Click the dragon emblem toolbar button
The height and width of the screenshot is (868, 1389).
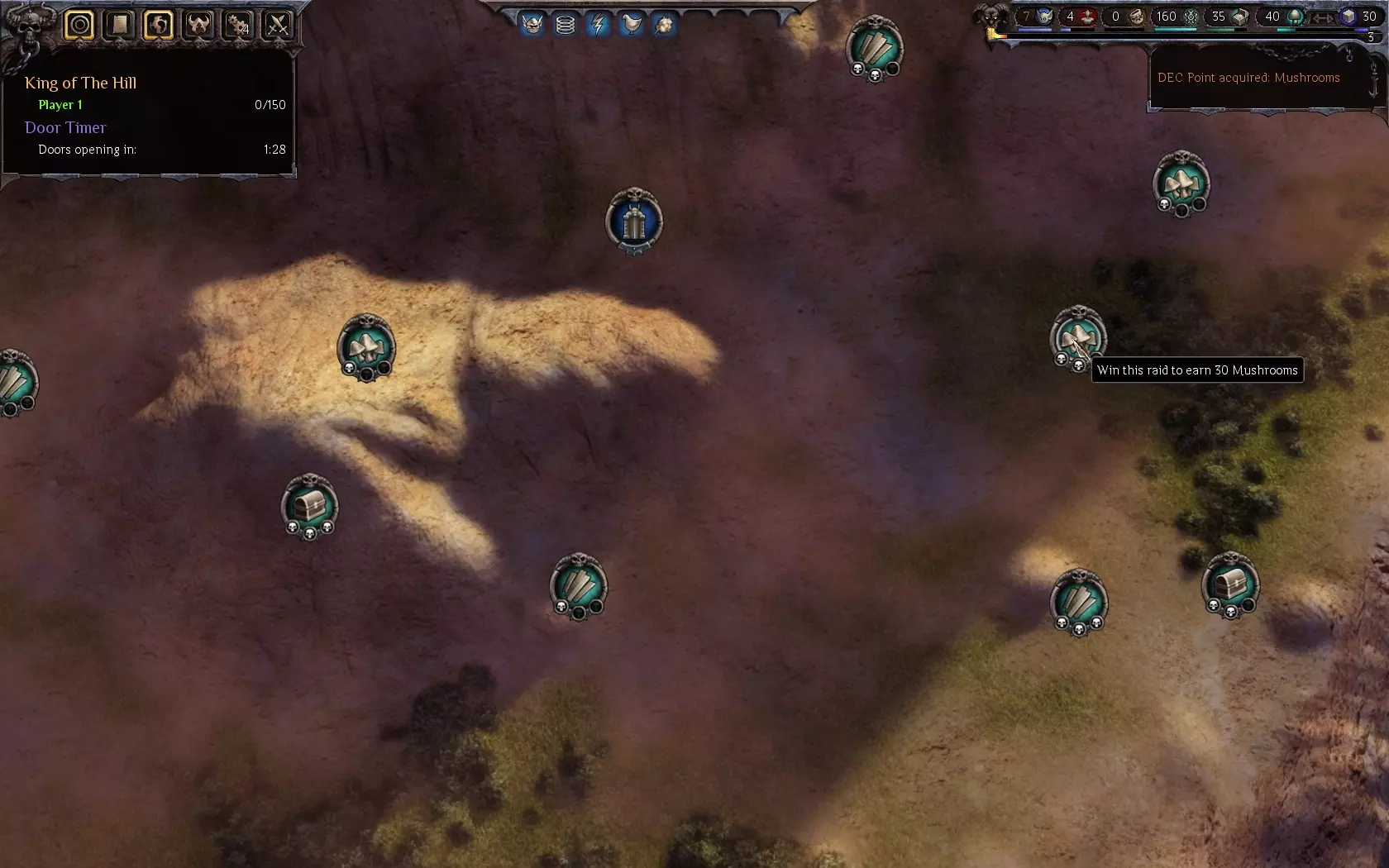coord(159,25)
